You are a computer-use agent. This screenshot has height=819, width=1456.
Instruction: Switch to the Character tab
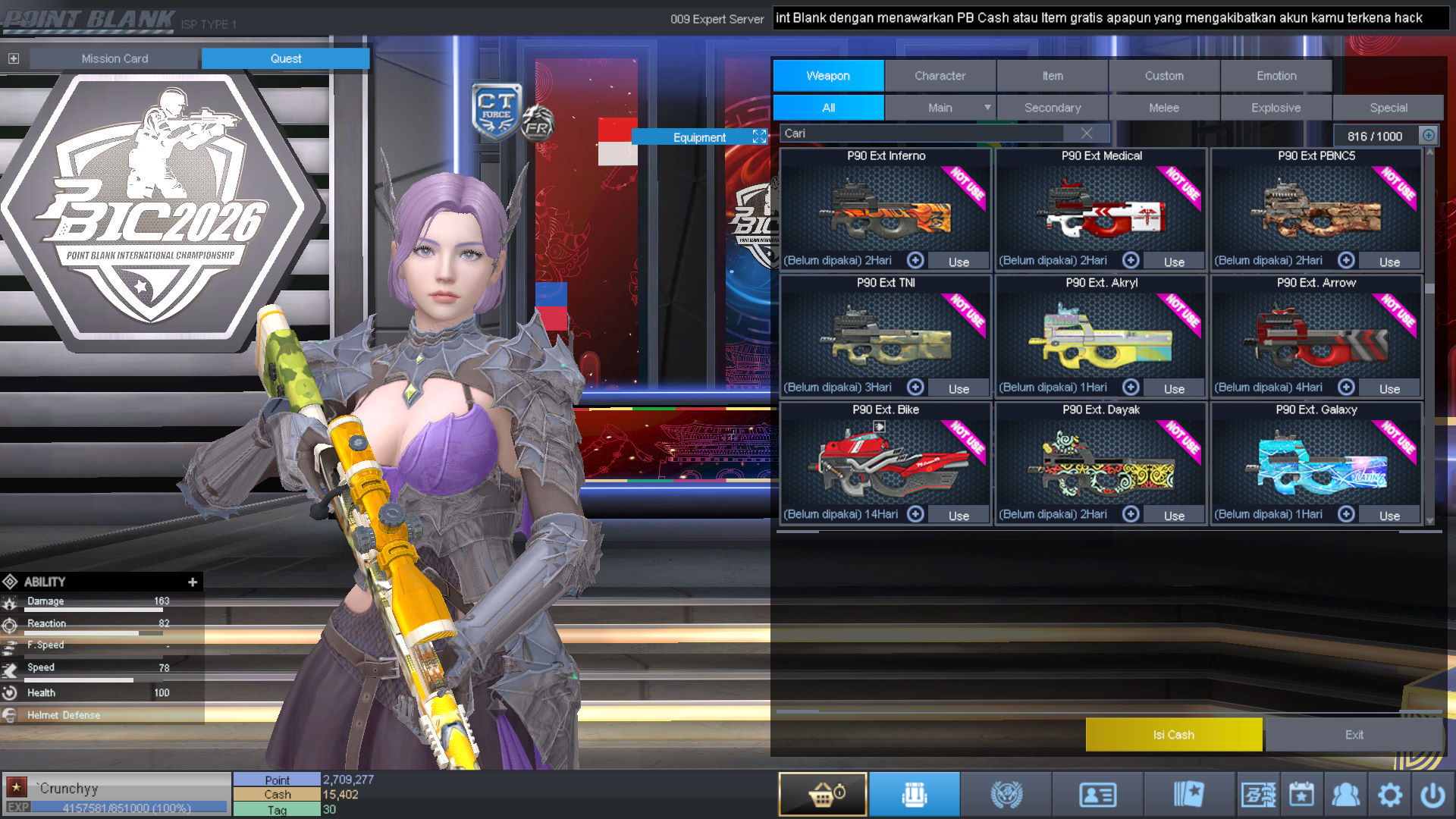(940, 76)
